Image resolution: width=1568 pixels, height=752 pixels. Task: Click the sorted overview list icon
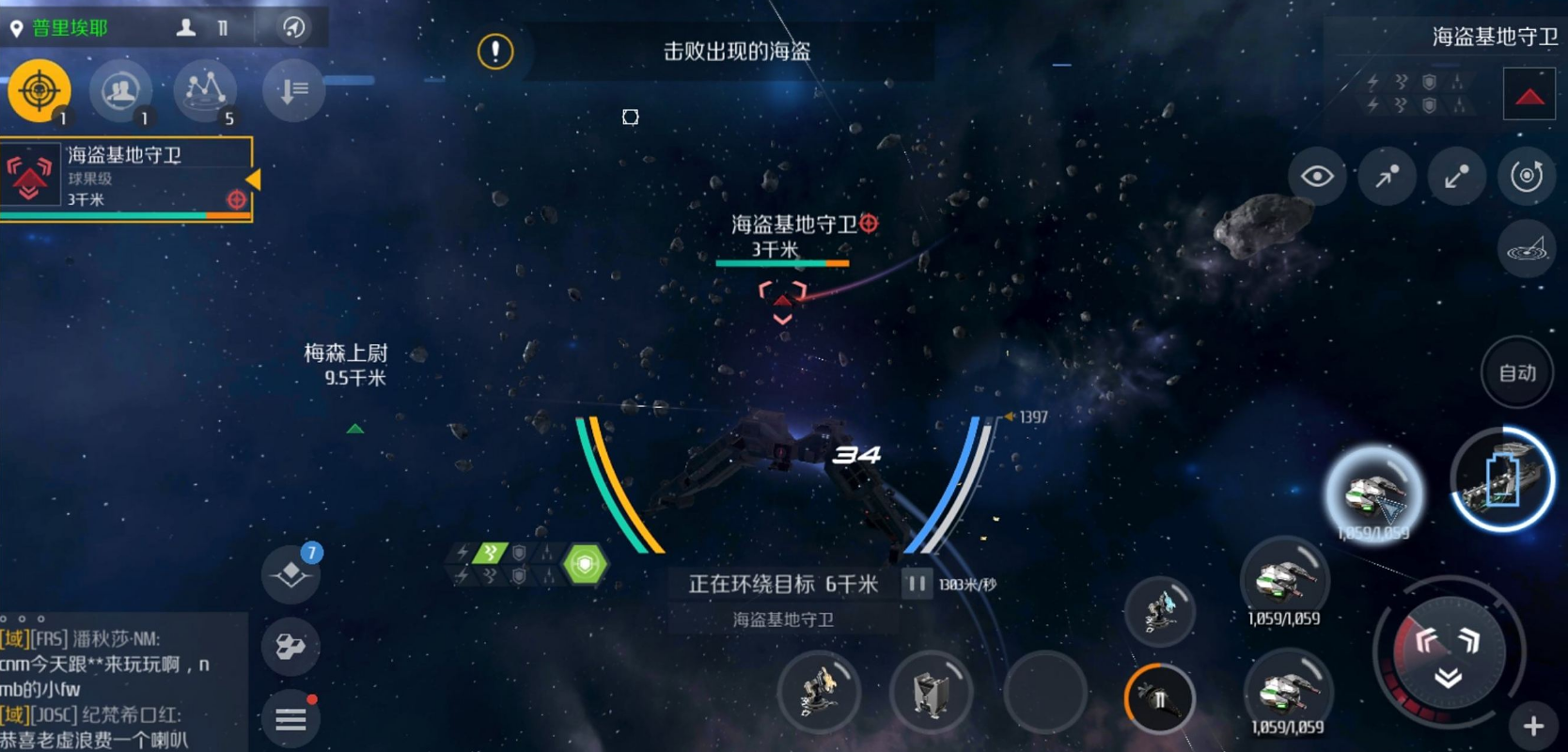[291, 89]
